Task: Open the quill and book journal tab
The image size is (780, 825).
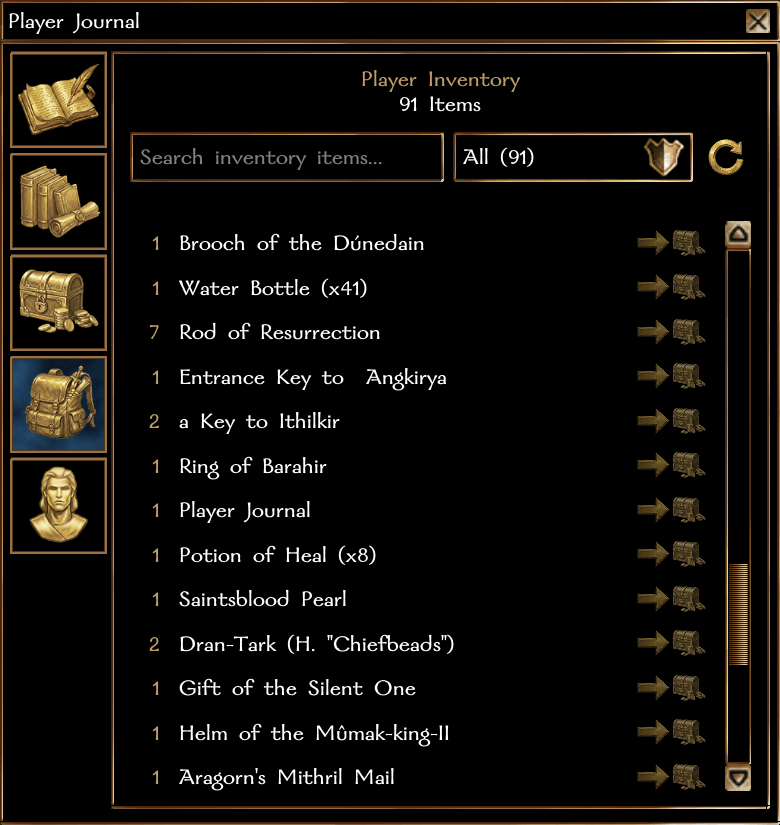Action: pos(58,100)
